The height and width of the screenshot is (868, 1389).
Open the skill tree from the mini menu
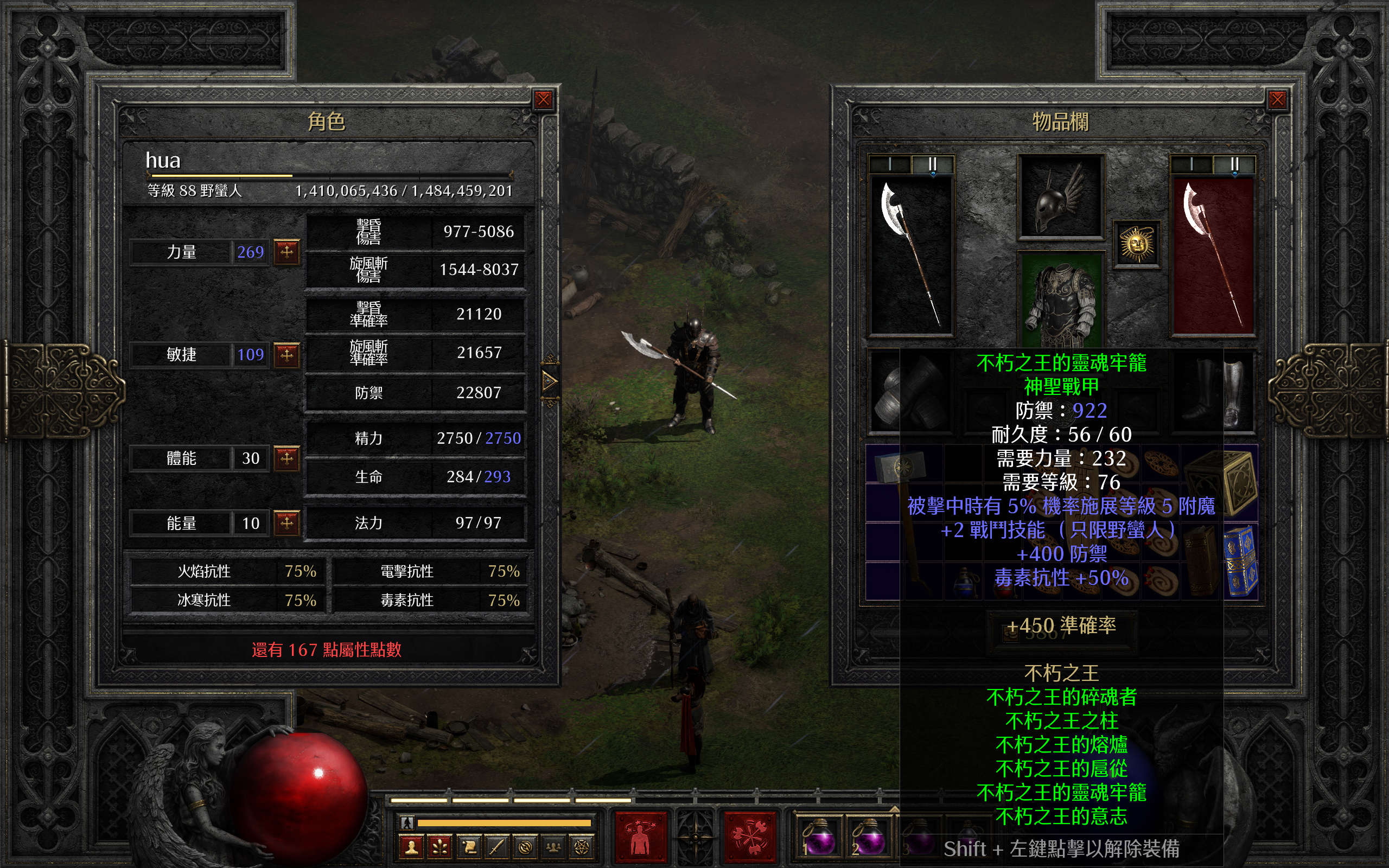[439, 847]
